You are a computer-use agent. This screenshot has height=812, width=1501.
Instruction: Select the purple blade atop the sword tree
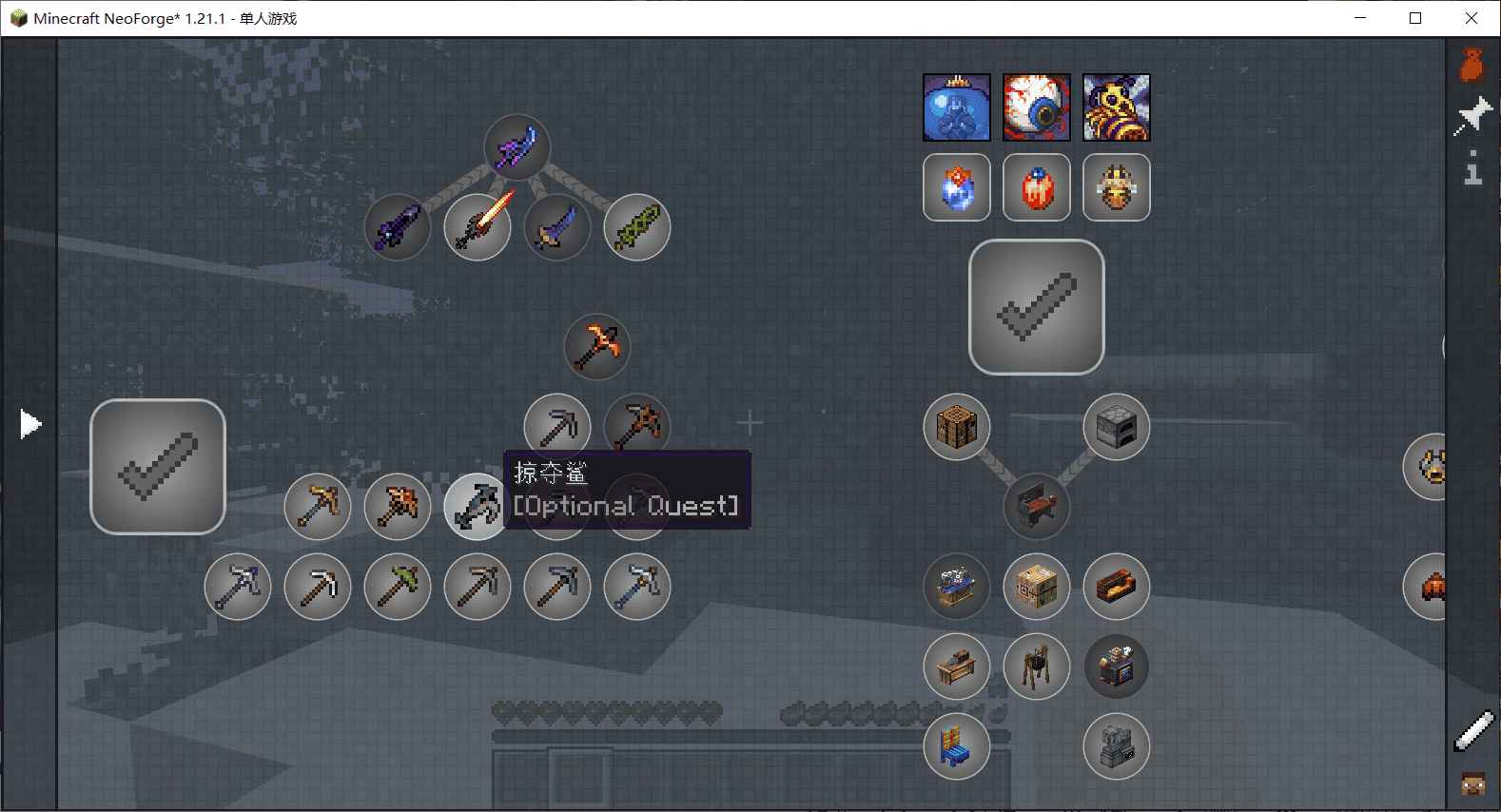tap(517, 147)
